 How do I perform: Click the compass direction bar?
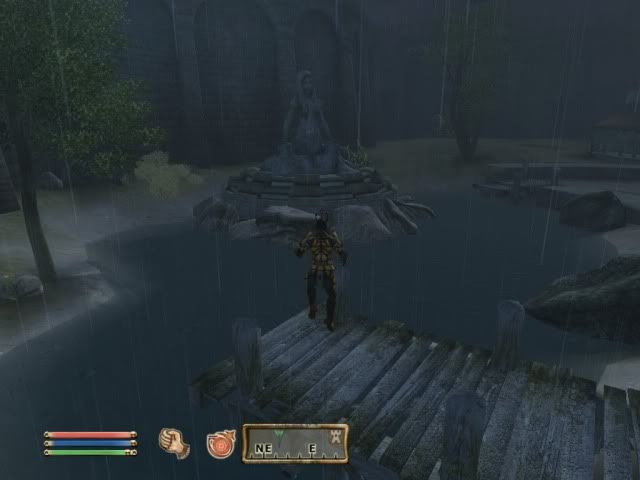point(295,444)
